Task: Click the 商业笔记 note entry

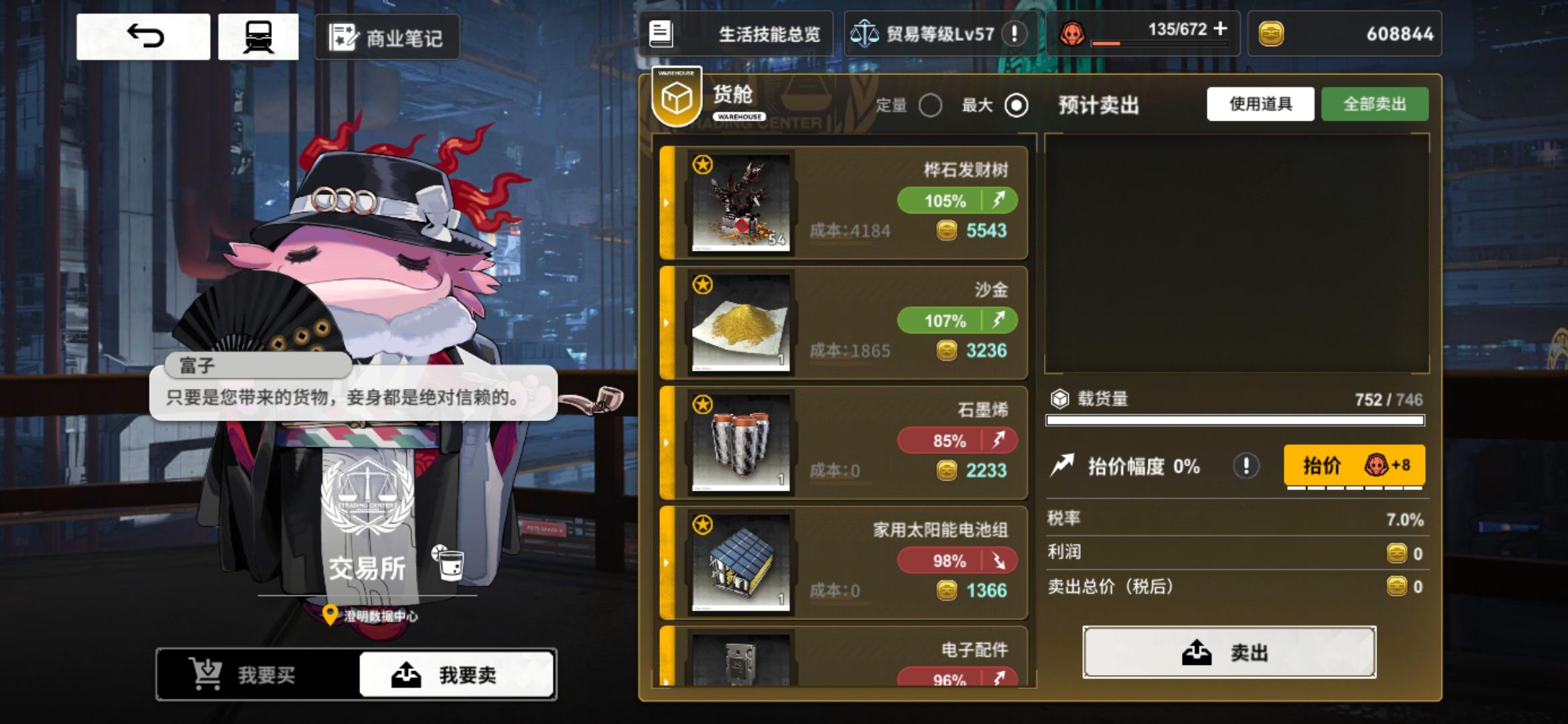Action: [x=386, y=37]
